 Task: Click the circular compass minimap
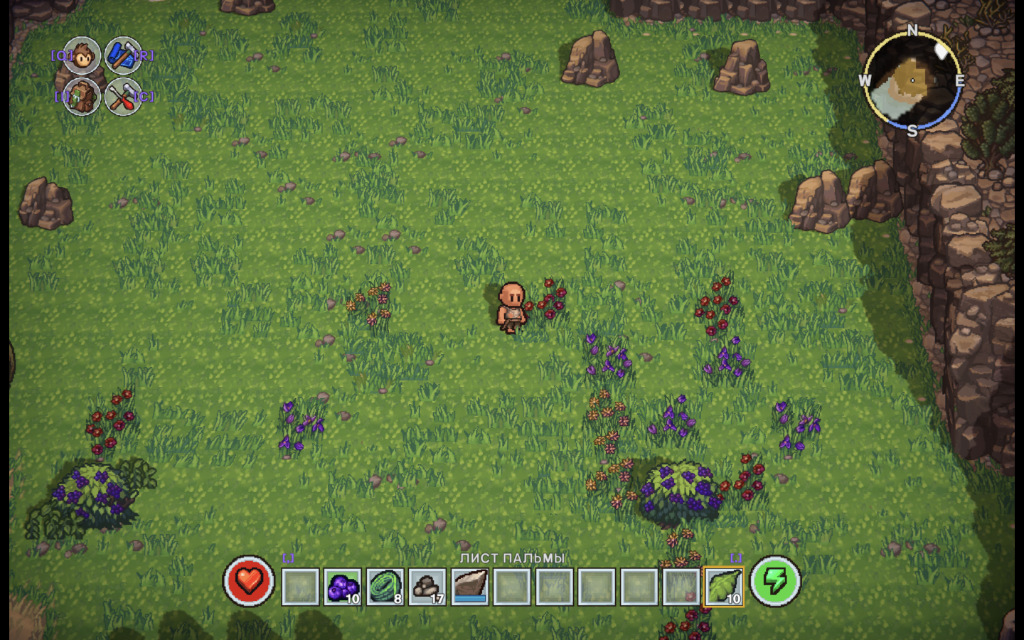912,81
